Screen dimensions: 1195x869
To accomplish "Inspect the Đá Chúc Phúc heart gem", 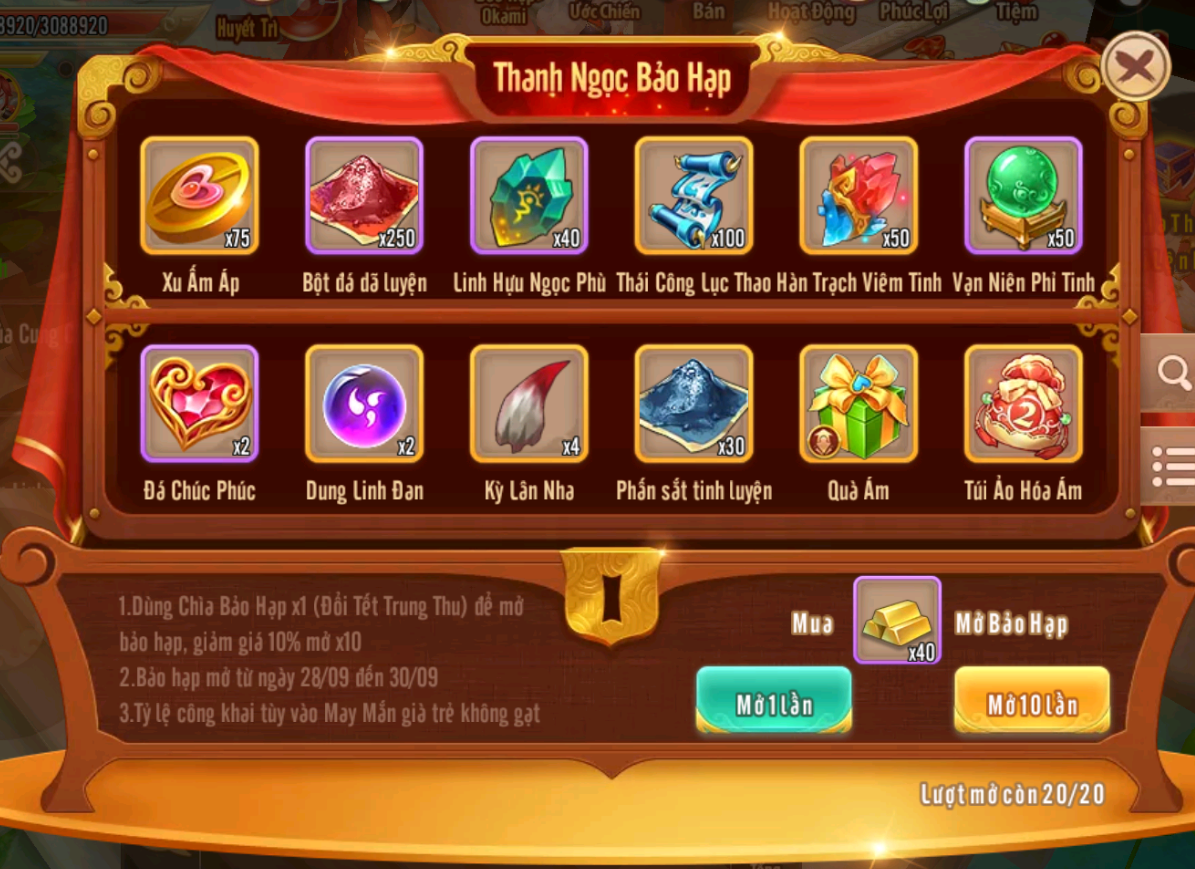I will click(200, 404).
